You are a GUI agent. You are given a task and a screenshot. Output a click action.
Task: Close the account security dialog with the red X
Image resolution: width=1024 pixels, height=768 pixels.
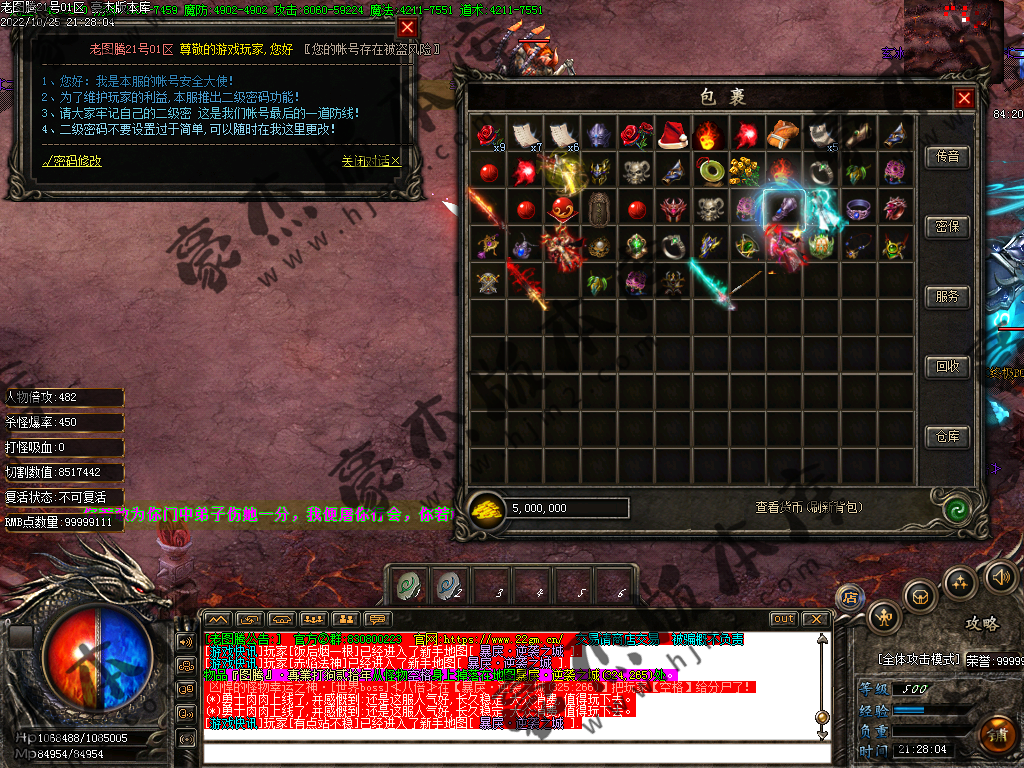[407, 27]
